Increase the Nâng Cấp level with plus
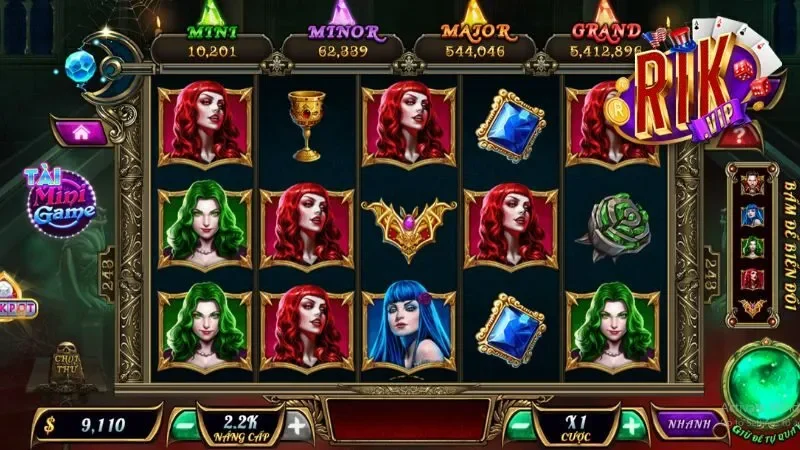Viewport: 800px width, 450px height. coord(297,425)
